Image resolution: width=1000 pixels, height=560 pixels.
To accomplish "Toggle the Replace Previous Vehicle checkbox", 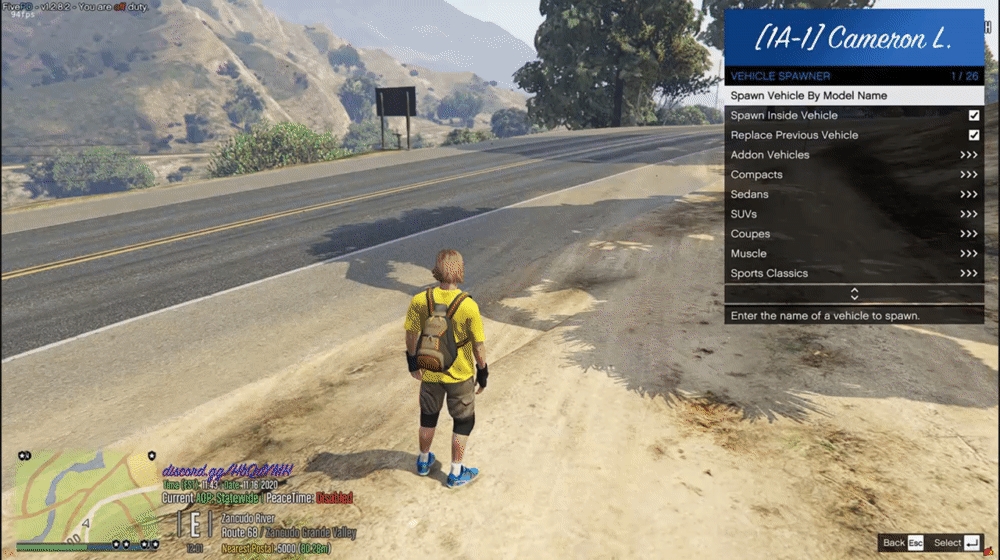I will tap(973, 135).
